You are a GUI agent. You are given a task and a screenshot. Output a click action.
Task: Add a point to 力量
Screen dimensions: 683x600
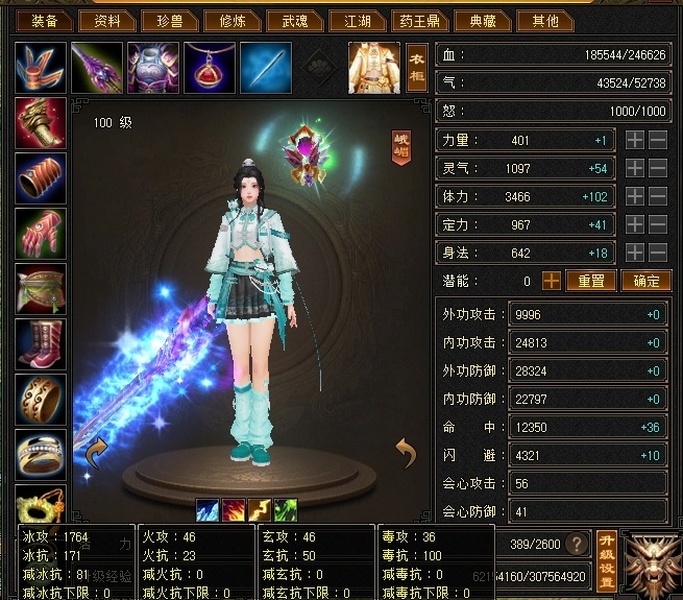click(635, 141)
